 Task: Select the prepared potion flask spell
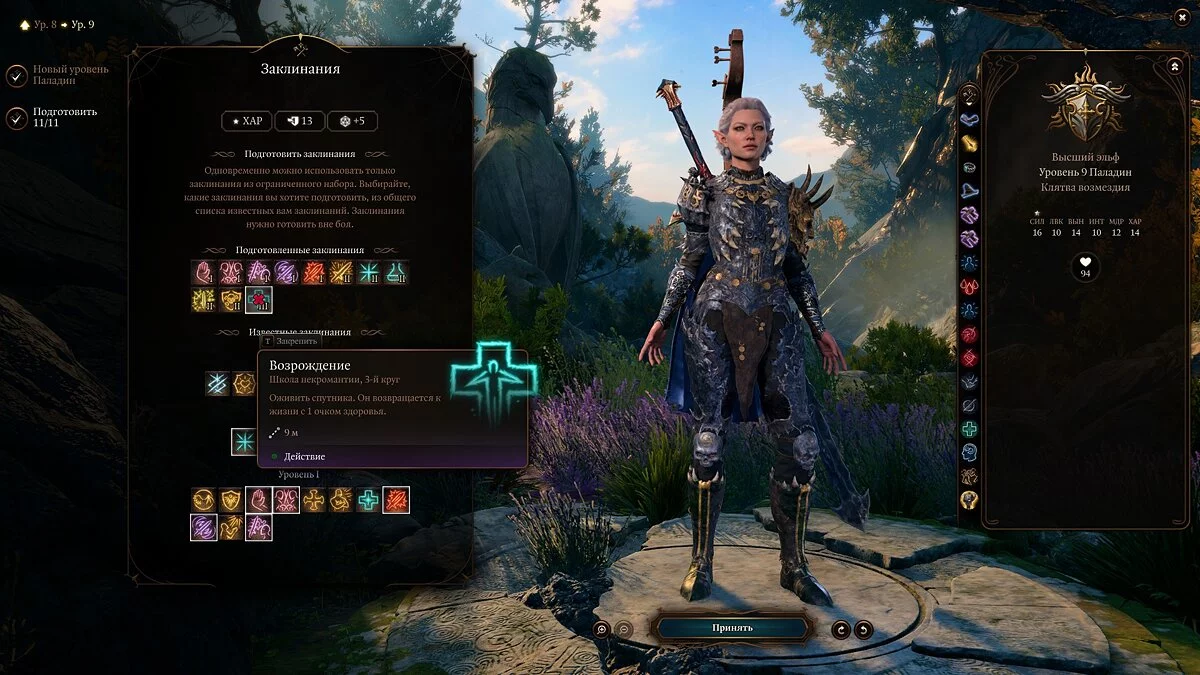pos(396,272)
